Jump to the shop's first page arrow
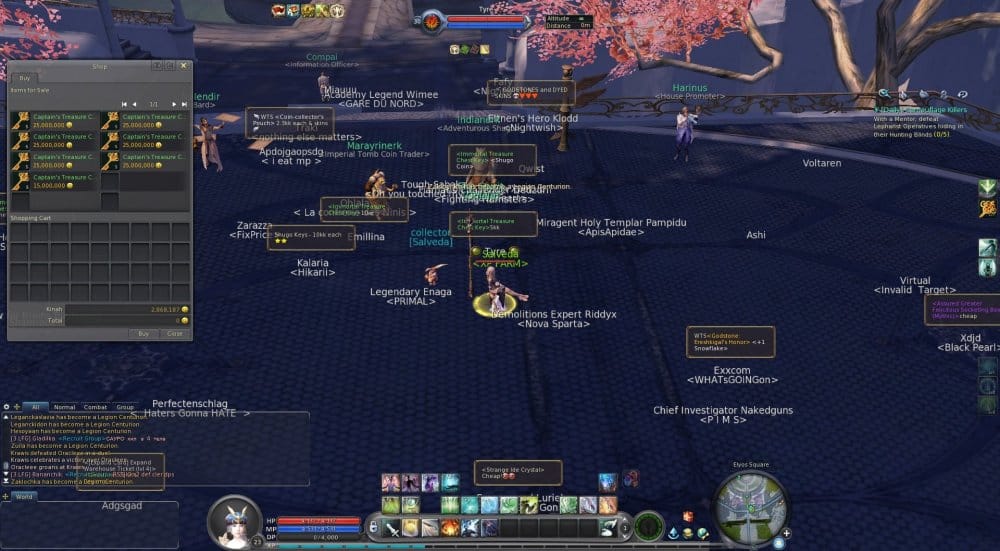This screenshot has width=1000, height=551. 124,104
